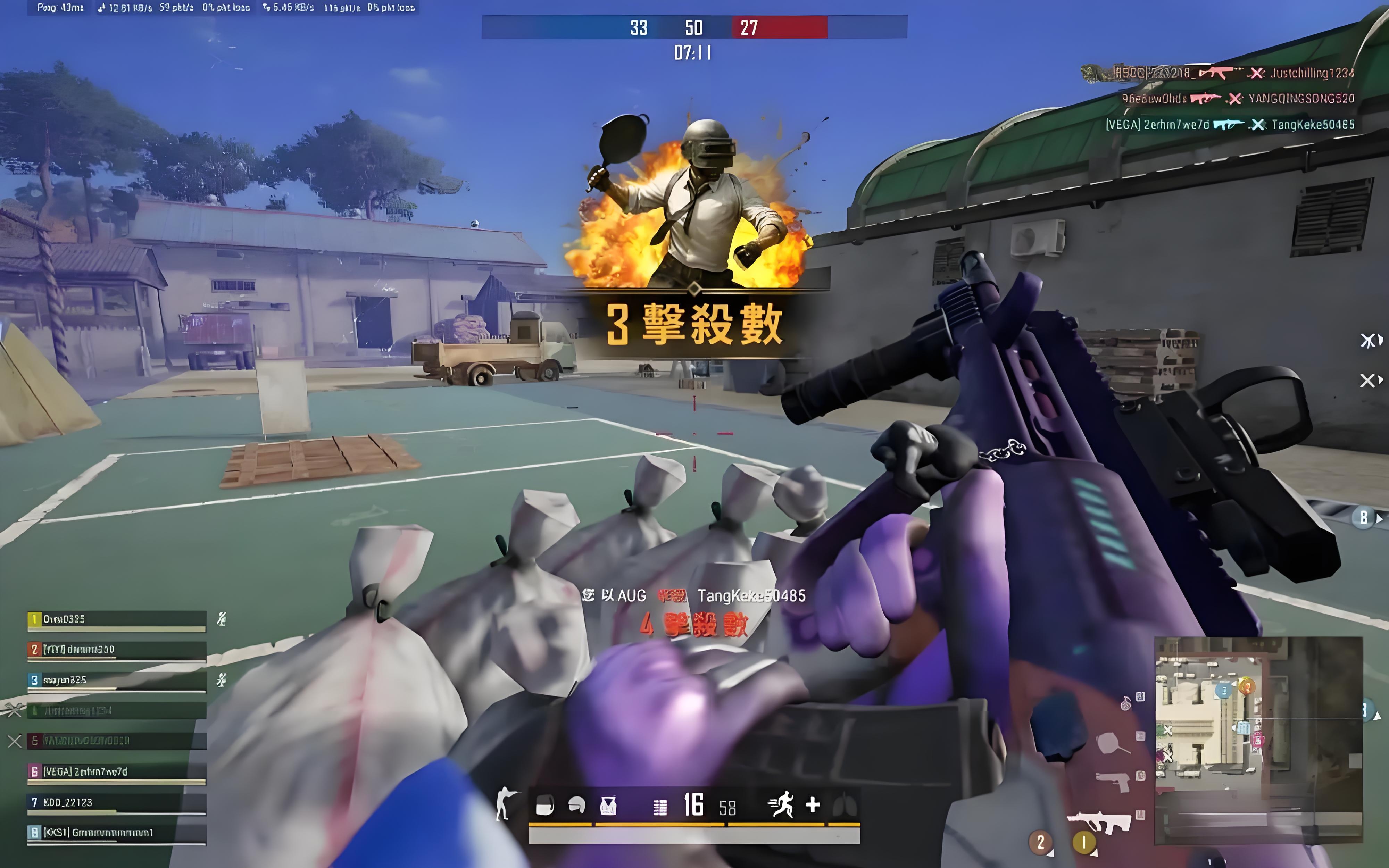Image resolution: width=1389 pixels, height=868 pixels.
Task: Select teammate NDD_22123 in team list
Action: click(x=69, y=803)
